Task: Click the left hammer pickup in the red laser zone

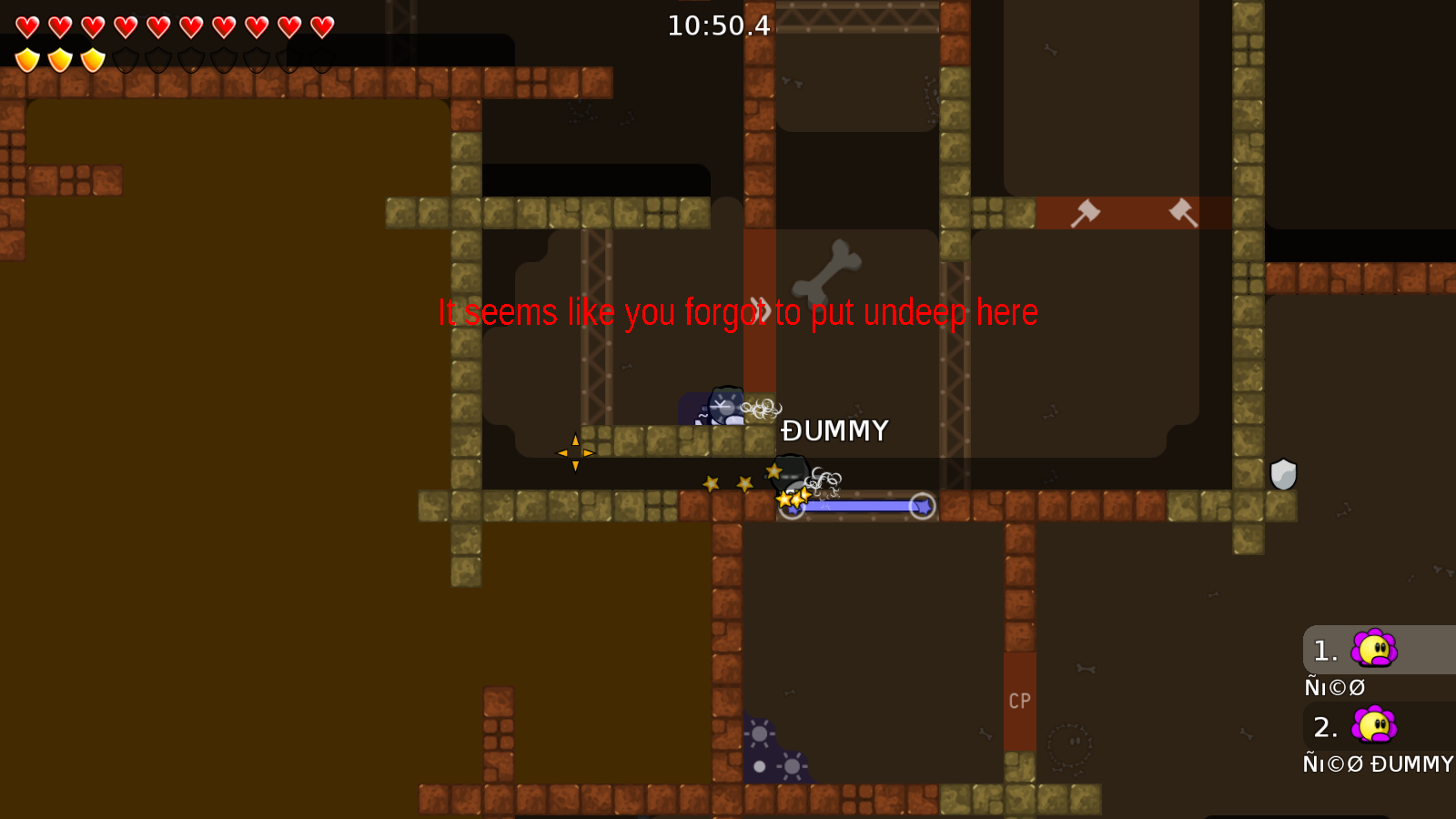Action: 1086,213
